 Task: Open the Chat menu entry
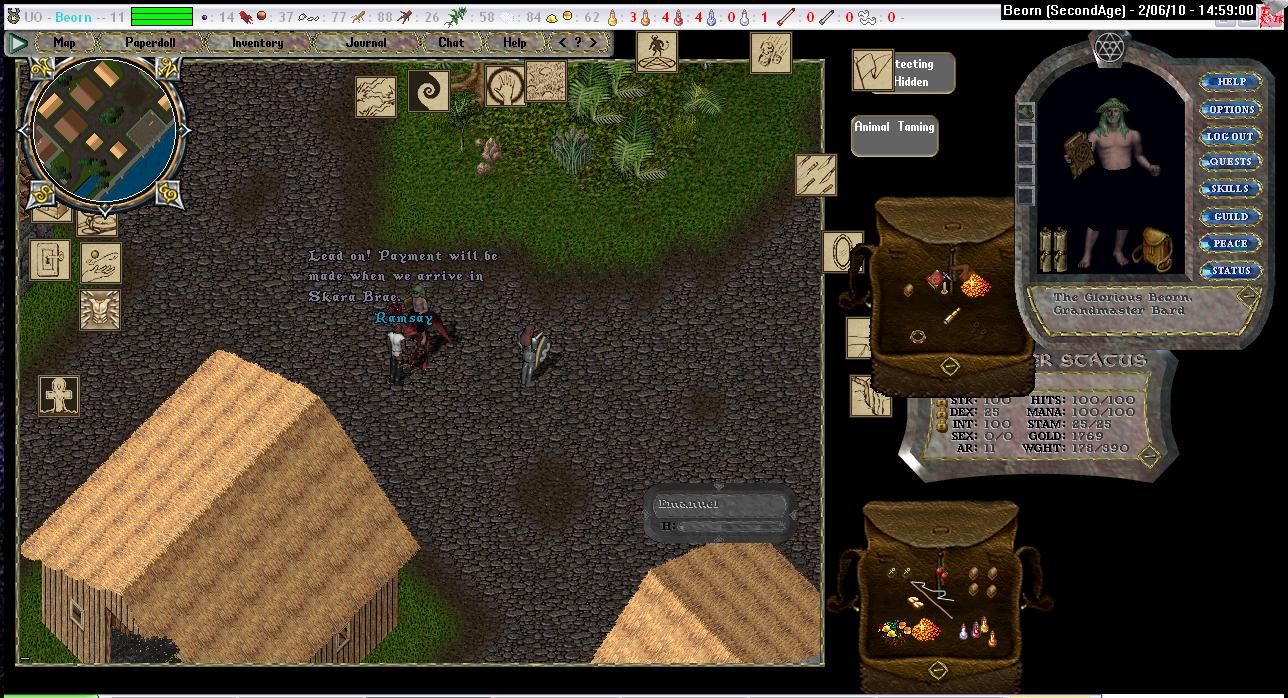[x=451, y=43]
